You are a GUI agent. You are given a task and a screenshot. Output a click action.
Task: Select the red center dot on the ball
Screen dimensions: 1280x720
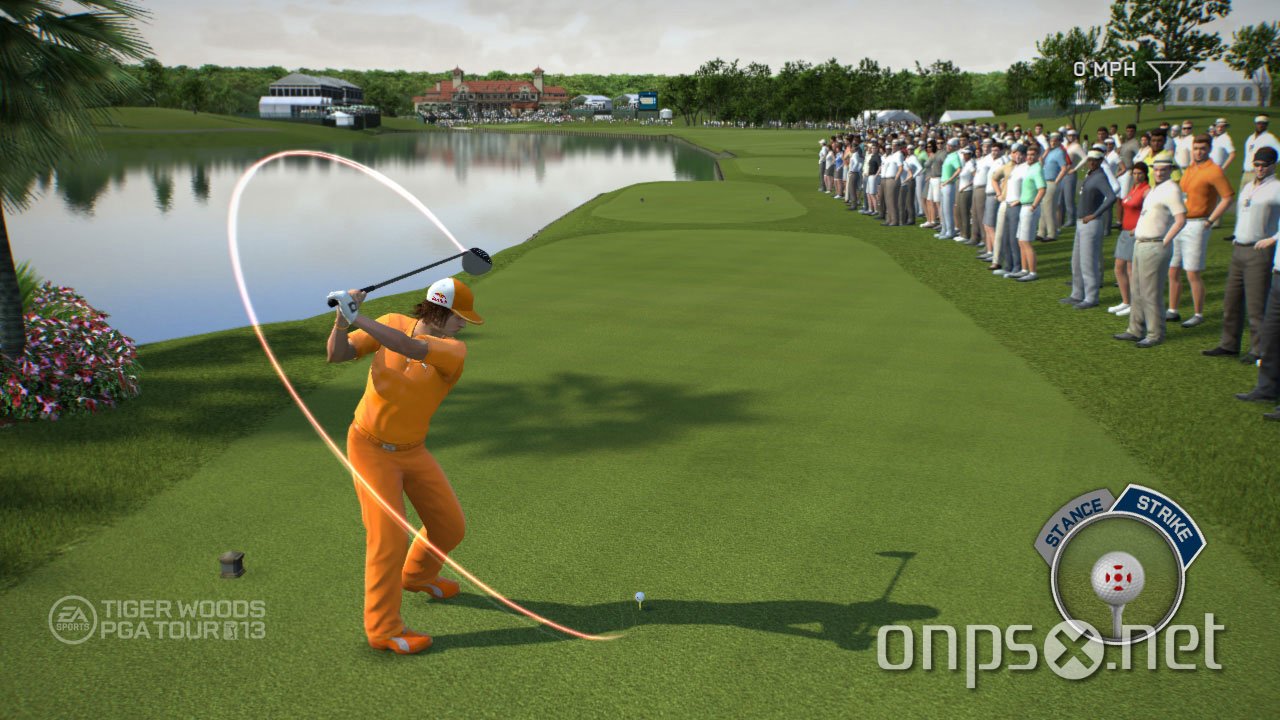[x=1117, y=577]
